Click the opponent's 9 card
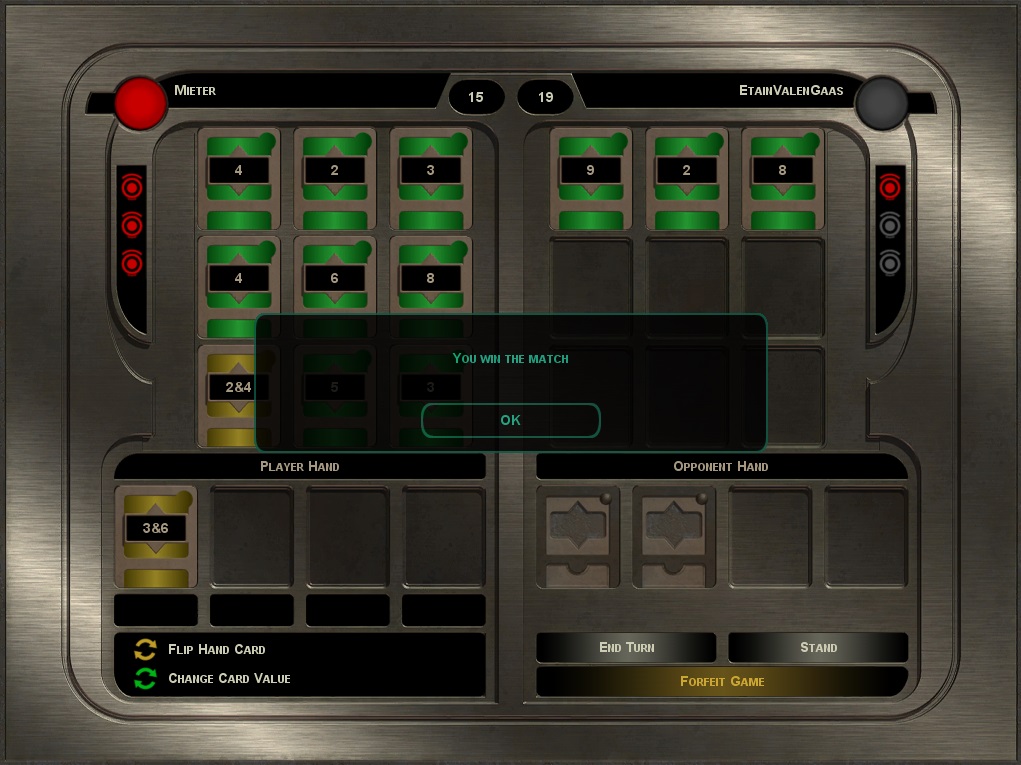Image resolution: width=1021 pixels, height=765 pixels. (590, 178)
